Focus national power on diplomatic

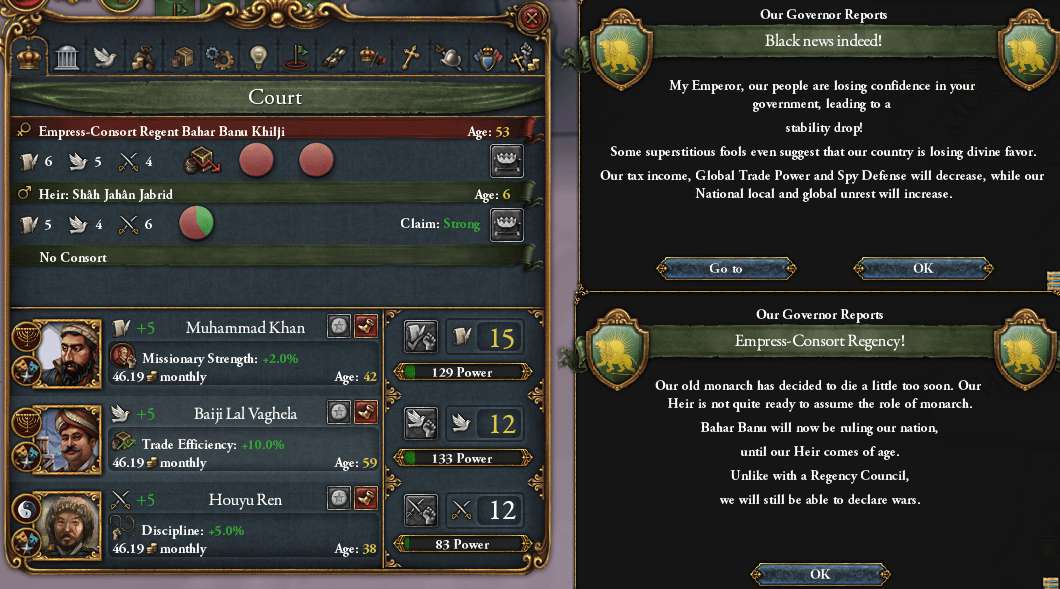[420, 423]
